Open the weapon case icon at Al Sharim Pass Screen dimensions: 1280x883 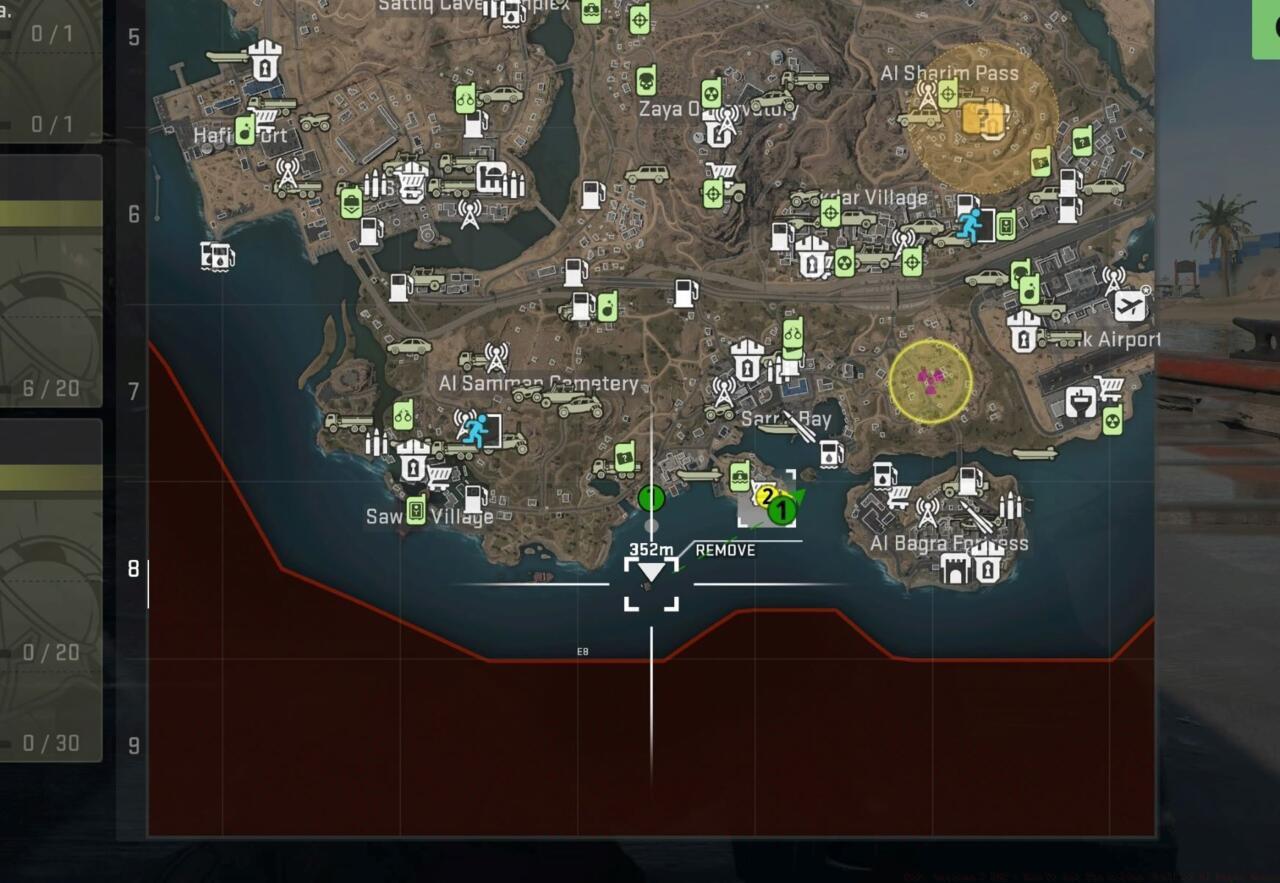[x=983, y=117]
